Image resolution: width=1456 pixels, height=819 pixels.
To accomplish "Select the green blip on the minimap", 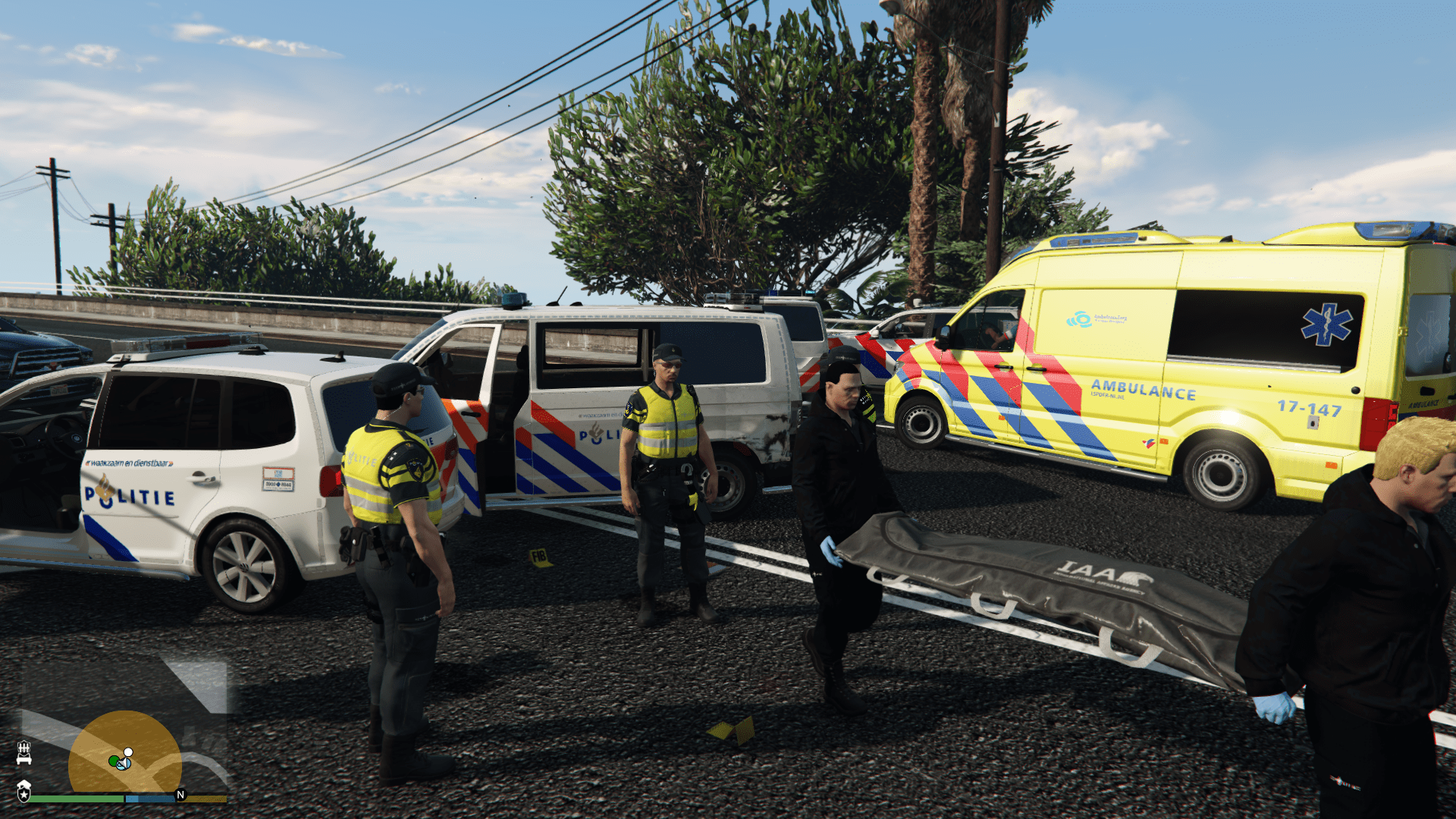I will tap(113, 761).
